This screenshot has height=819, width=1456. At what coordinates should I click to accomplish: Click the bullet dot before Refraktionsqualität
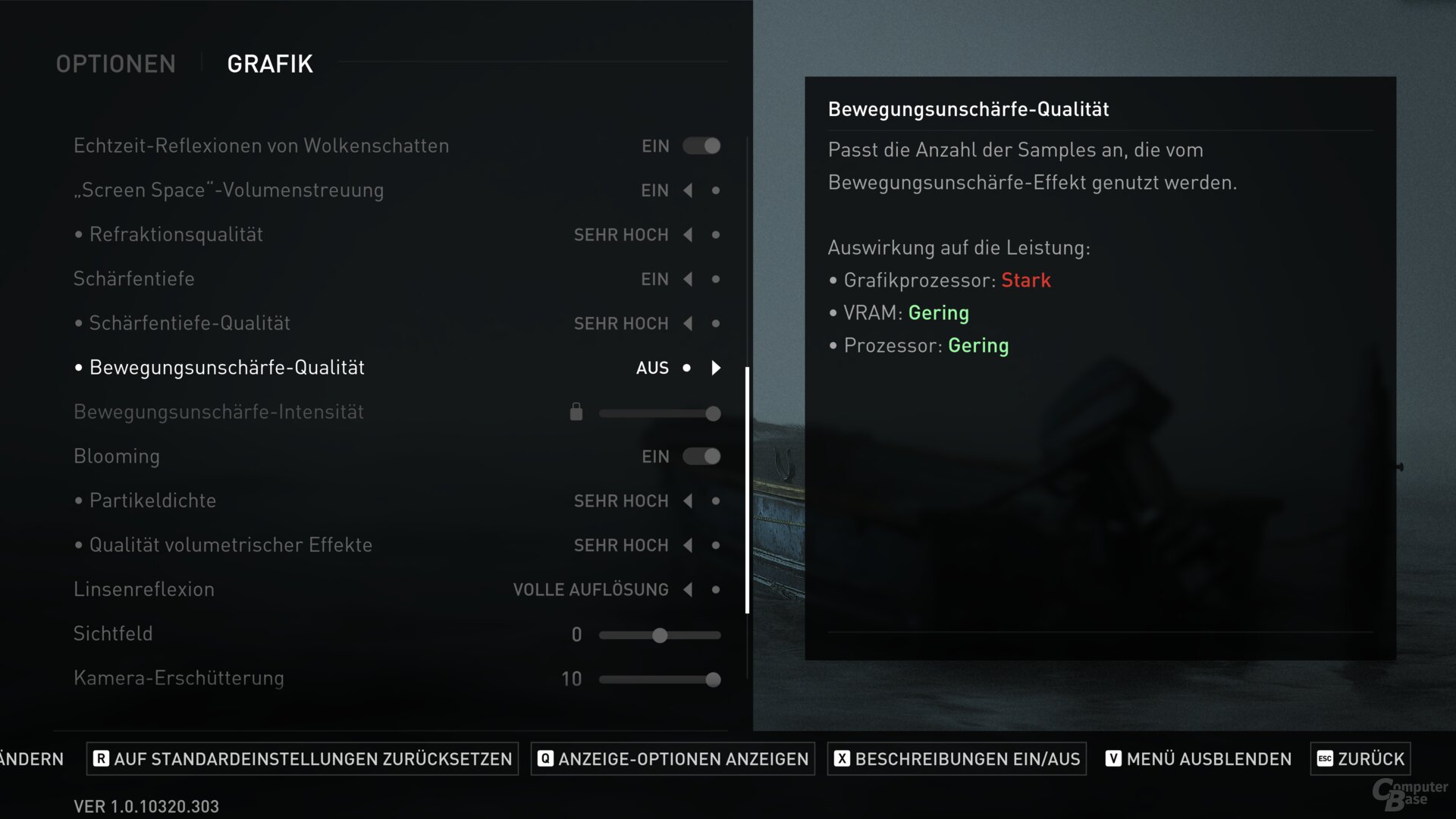coord(77,234)
